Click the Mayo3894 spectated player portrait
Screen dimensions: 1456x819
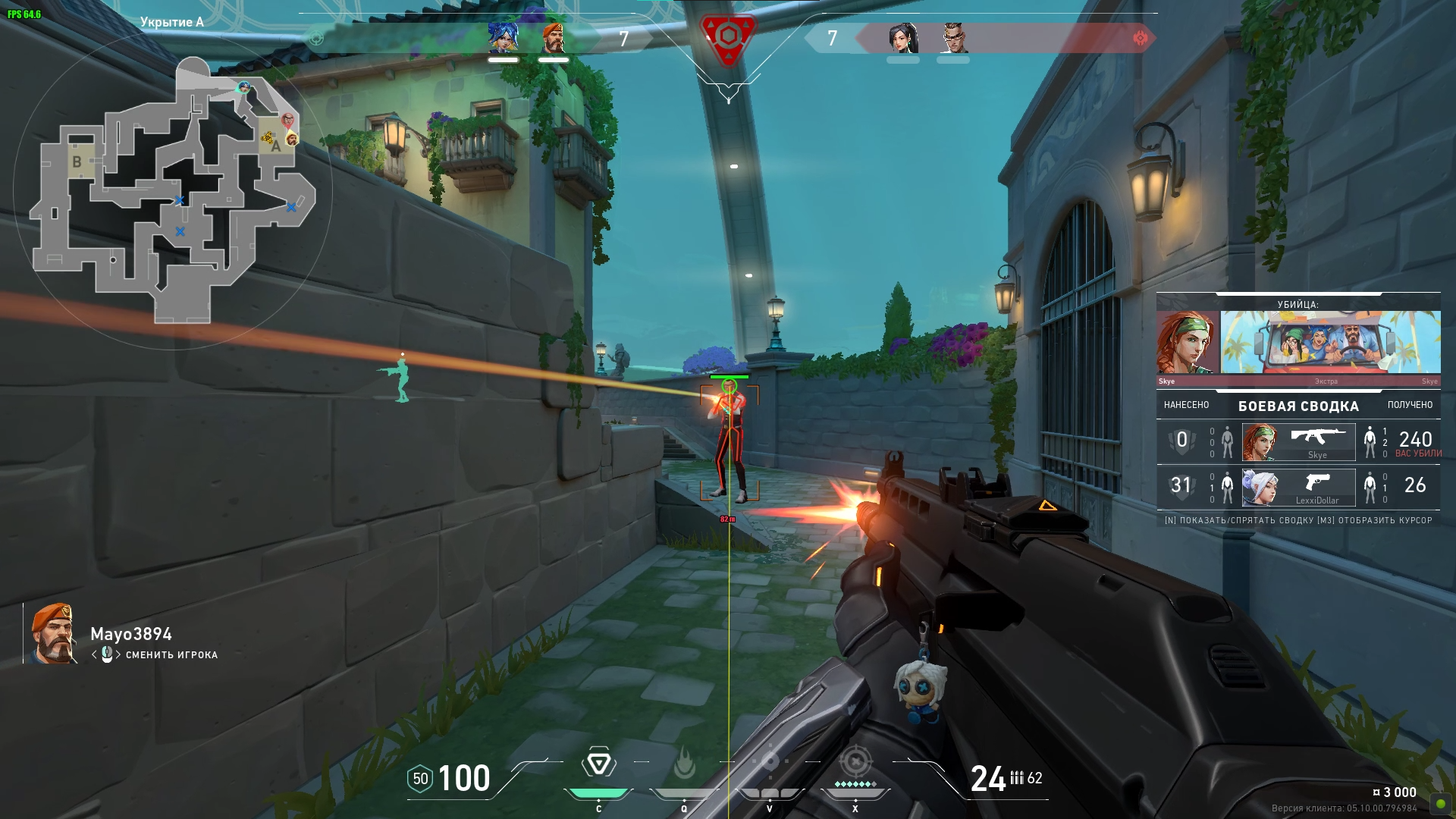click(x=52, y=634)
